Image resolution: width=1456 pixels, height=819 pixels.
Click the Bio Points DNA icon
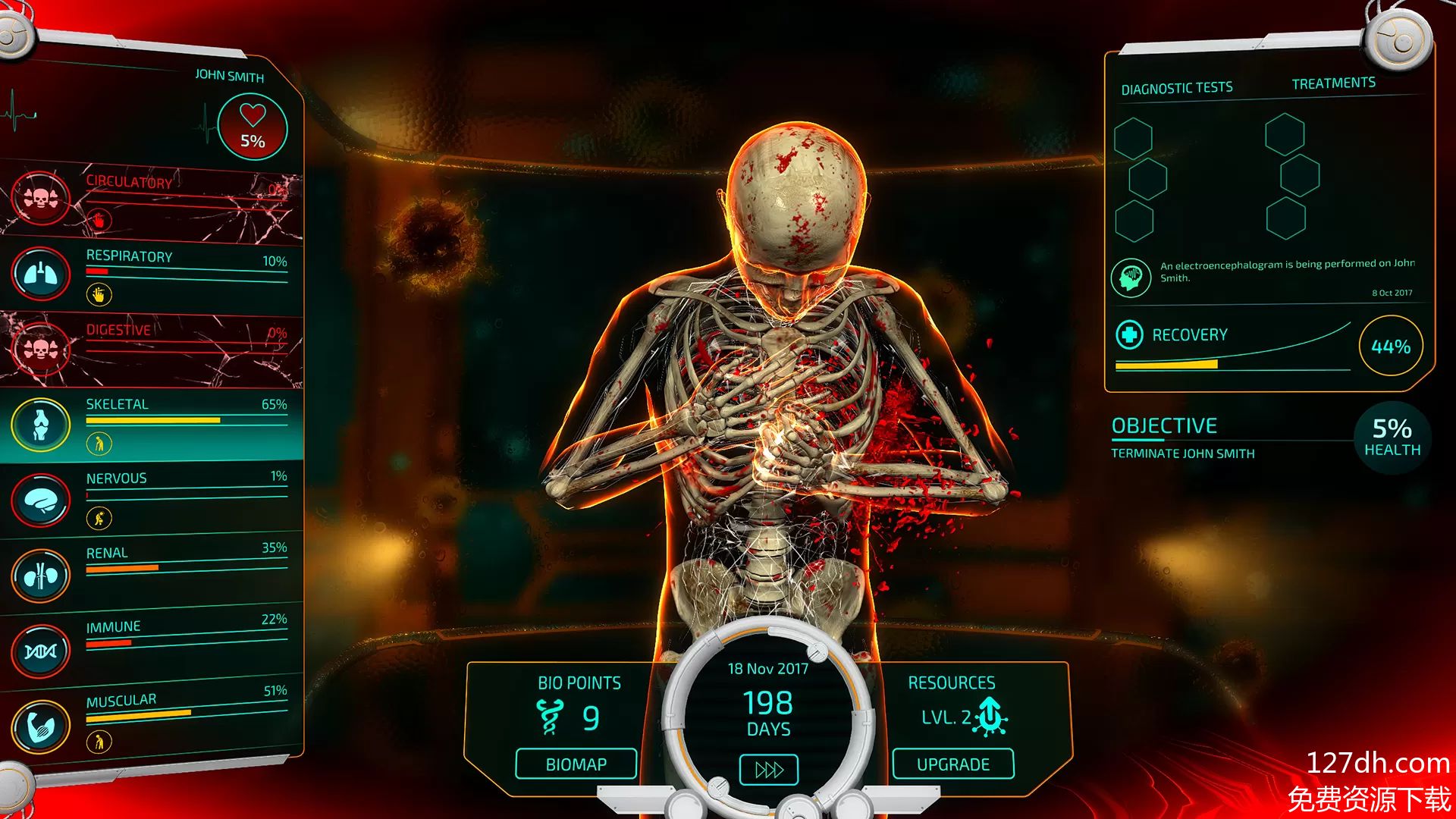click(x=549, y=717)
